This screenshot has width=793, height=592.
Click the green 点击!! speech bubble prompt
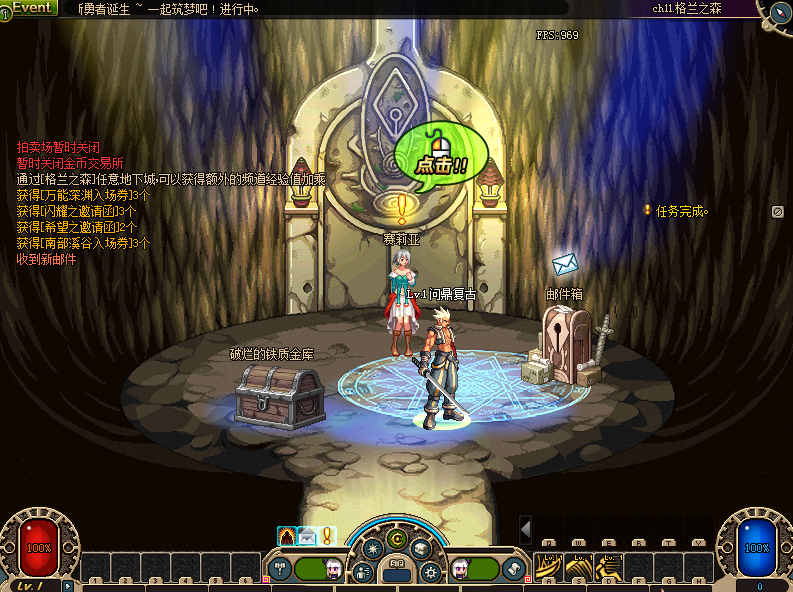tap(441, 159)
